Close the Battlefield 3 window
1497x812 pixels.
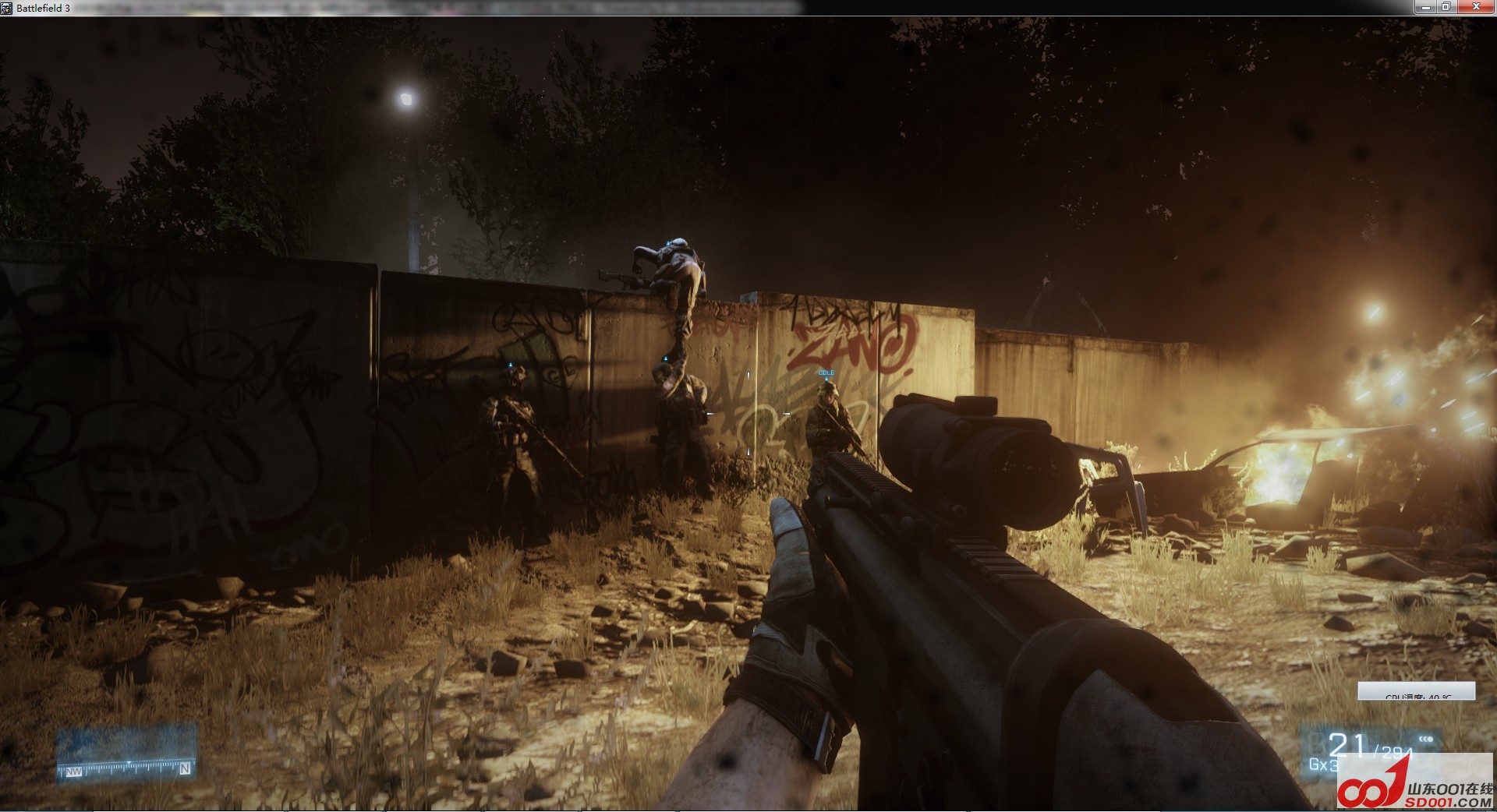pos(1476,7)
